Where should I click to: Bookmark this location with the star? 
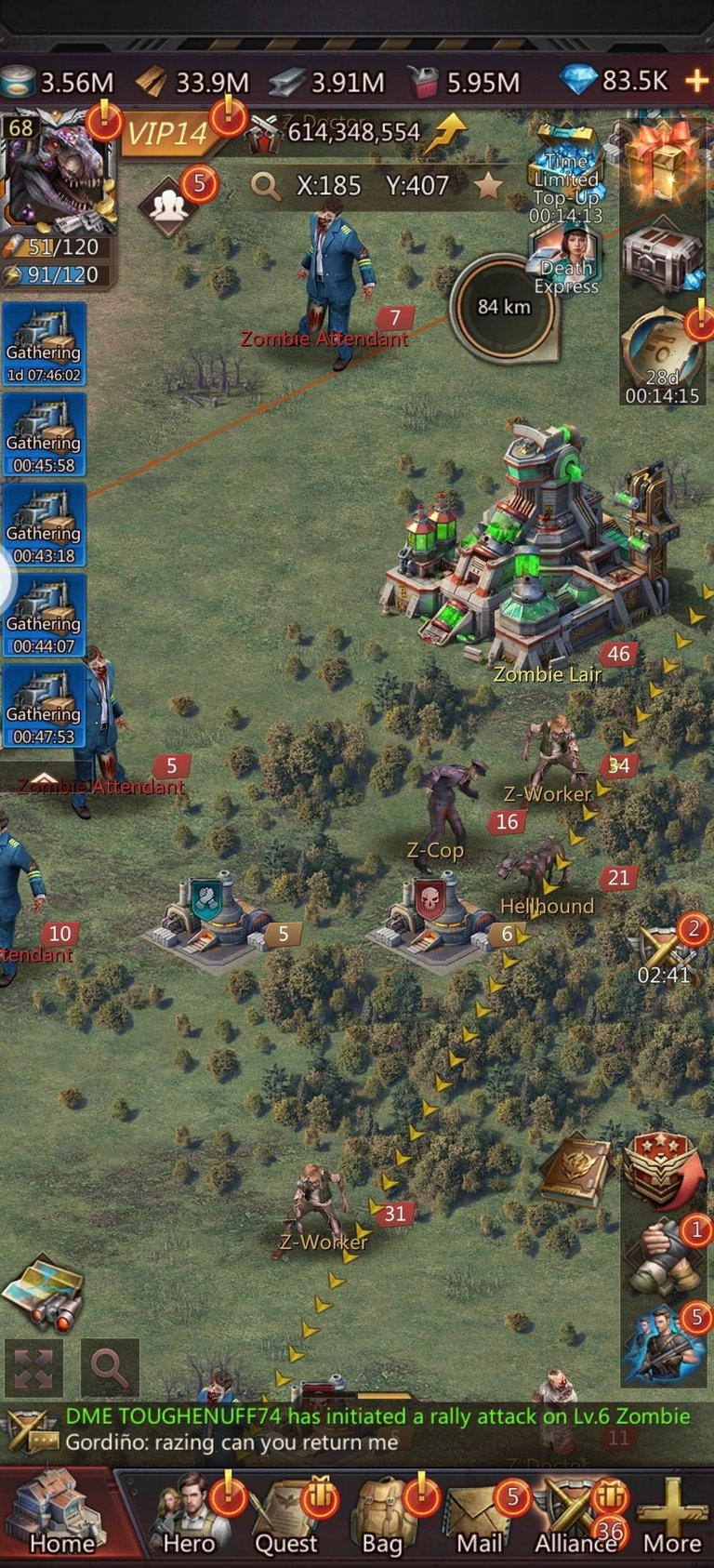click(488, 186)
